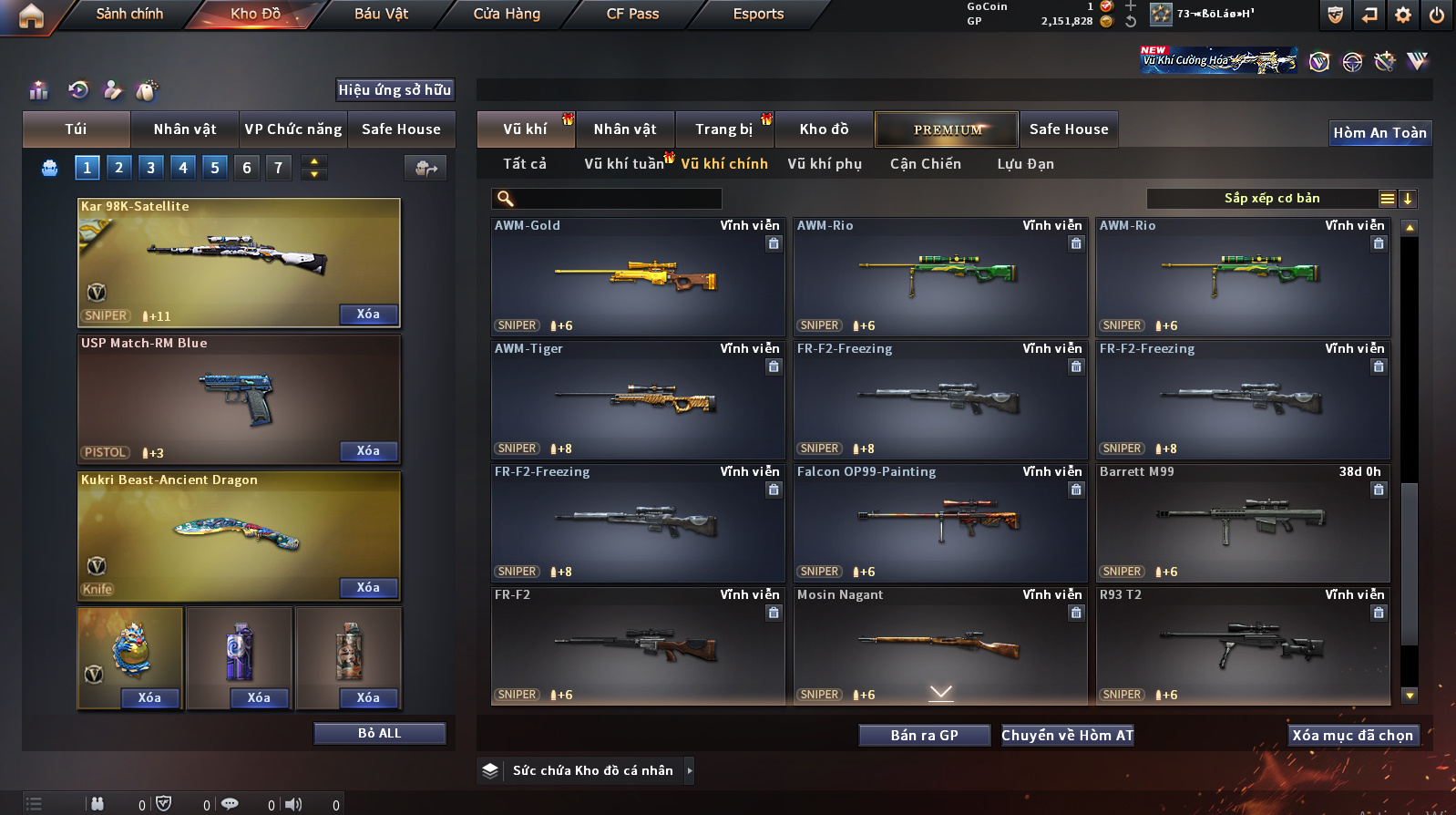The height and width of the screenshot is (815, 1456).
Task: Click the power exit button
Action: tap(1437, 15)
